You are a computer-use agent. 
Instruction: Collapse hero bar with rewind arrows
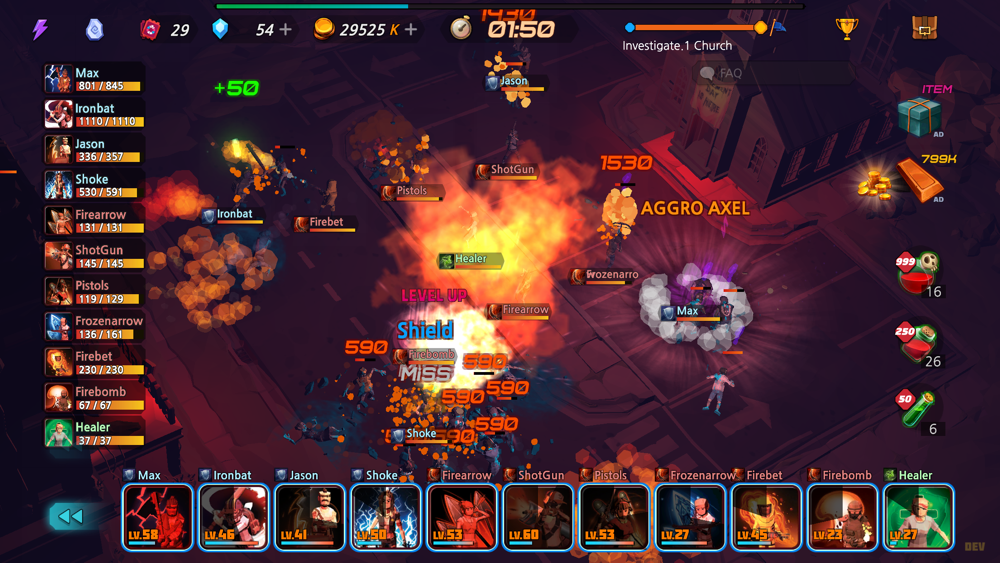click(x=69, y=516)
